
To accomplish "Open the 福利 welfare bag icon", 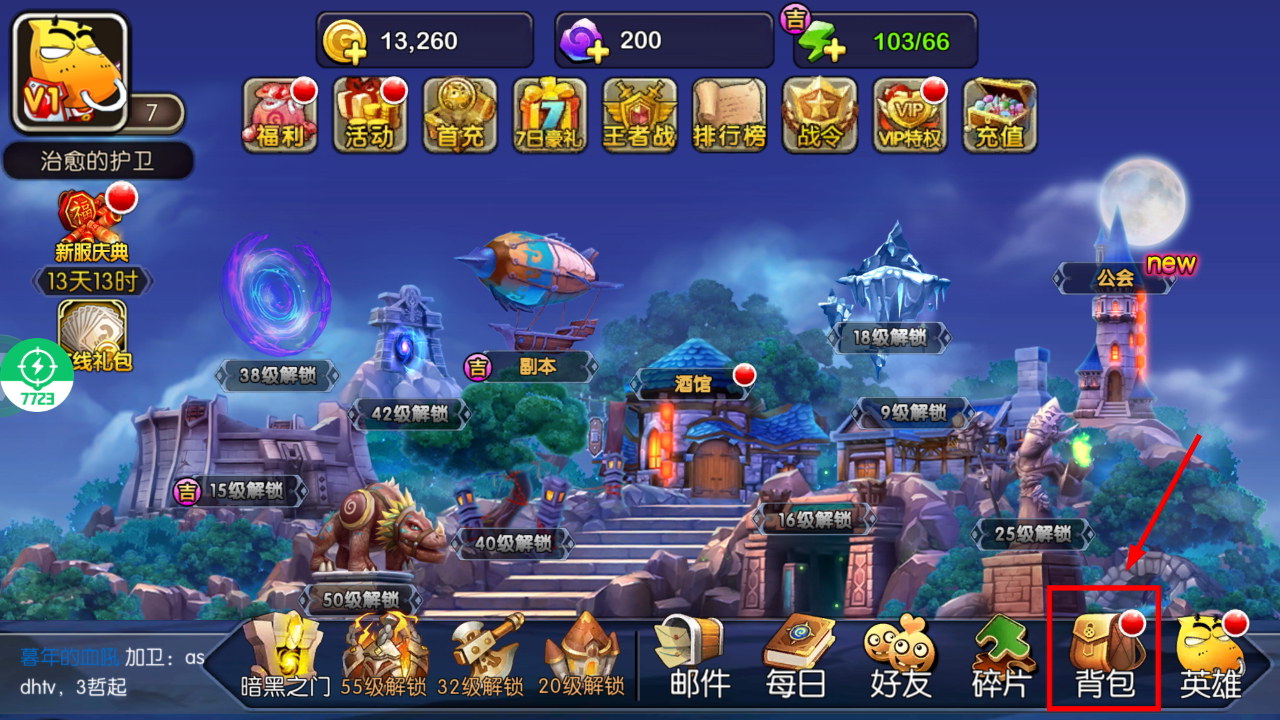I will click(280, 115).
